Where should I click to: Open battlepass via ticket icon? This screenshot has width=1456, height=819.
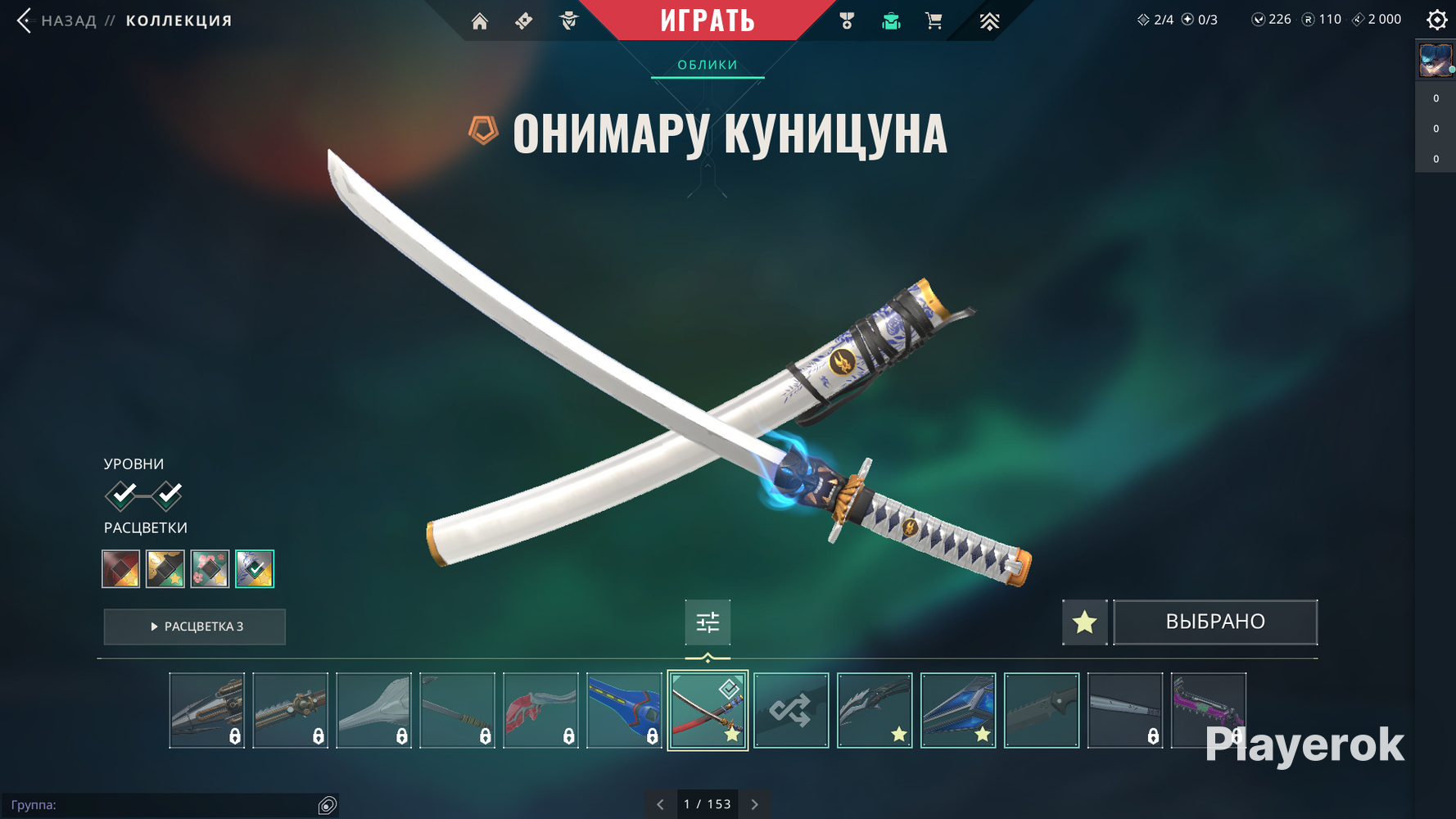point(522,21)
